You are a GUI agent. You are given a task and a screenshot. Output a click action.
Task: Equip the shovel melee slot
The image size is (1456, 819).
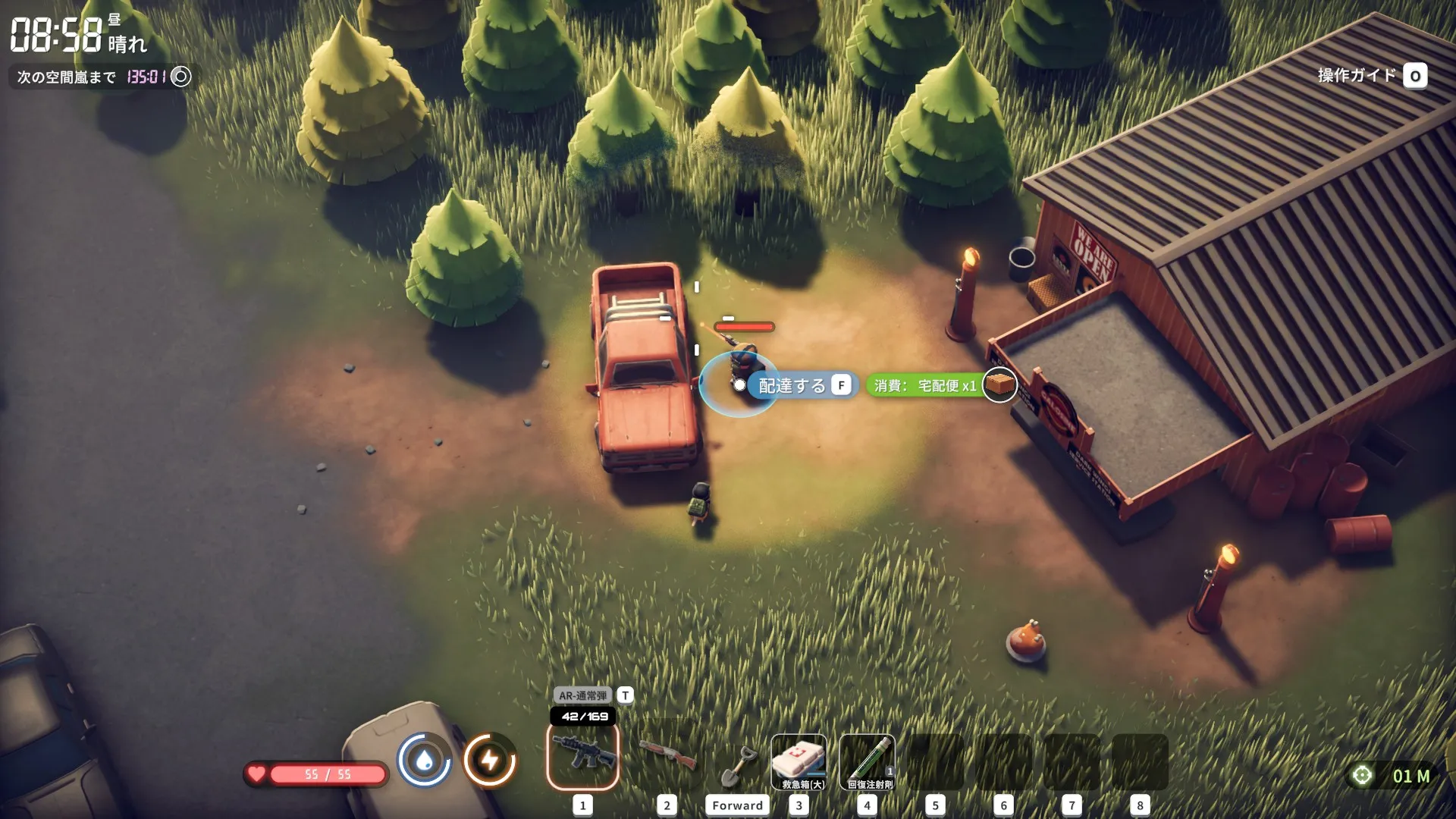(x=736, y=764)
